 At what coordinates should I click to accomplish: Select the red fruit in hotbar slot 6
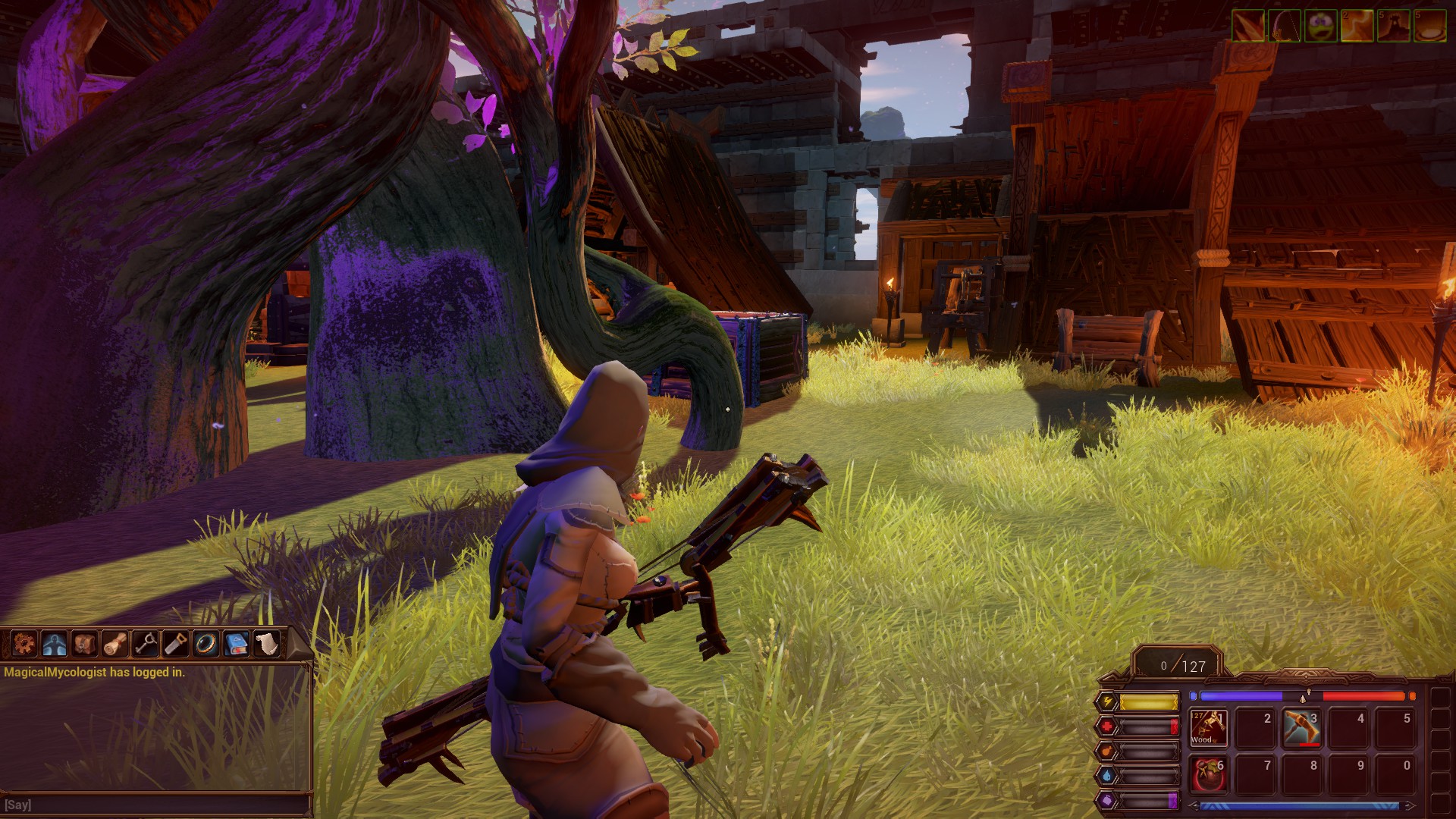(x=1208, y=775)
